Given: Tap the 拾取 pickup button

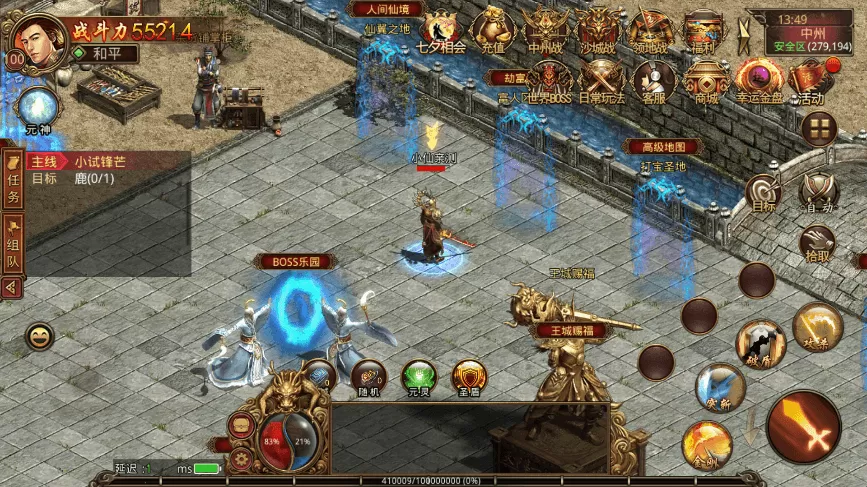Looking at the screenshot, I should (818, 241).
